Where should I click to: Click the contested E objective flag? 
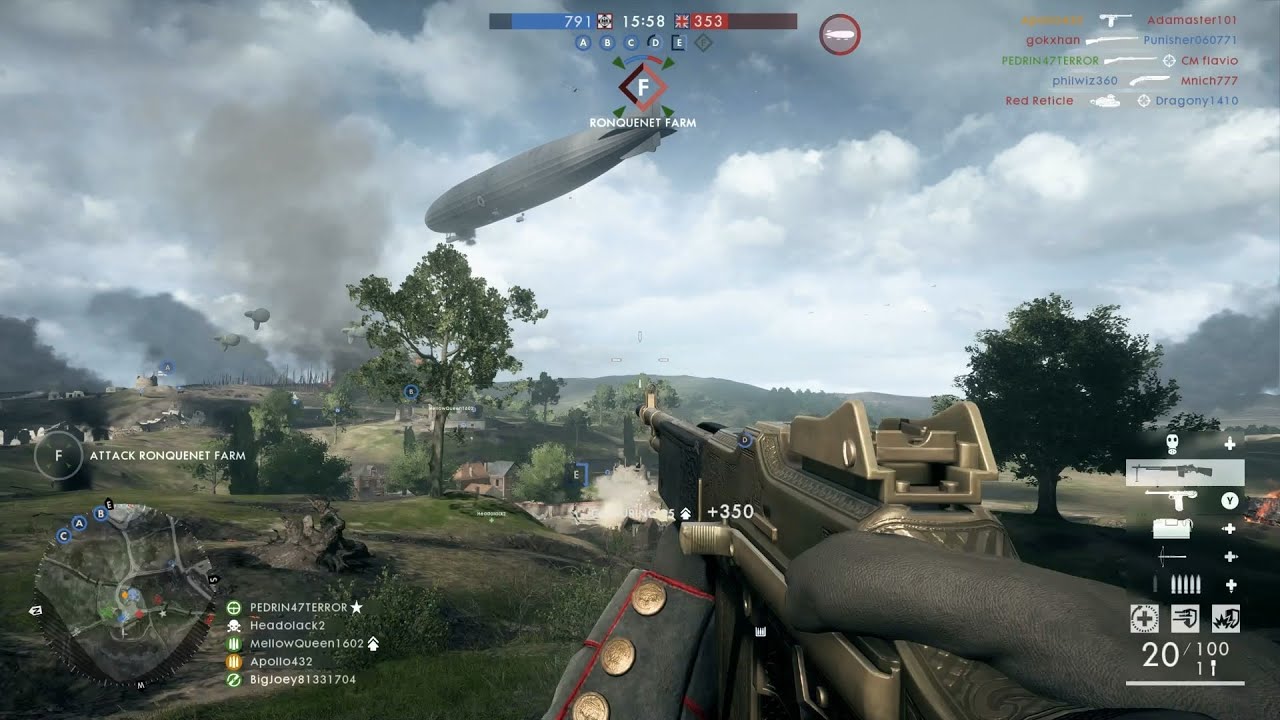click(679, 42)
